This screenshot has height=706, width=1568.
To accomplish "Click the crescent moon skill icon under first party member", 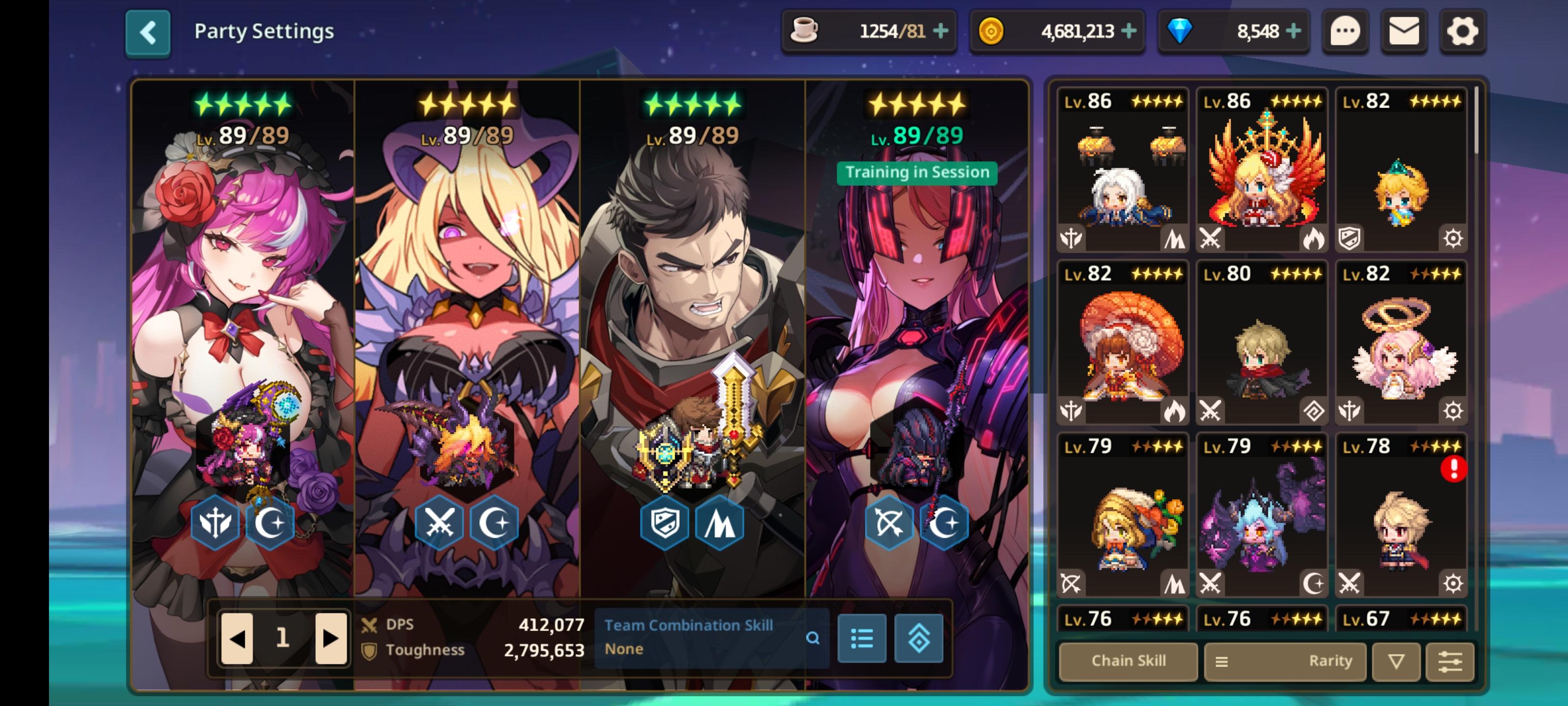I will pos(271,523).
